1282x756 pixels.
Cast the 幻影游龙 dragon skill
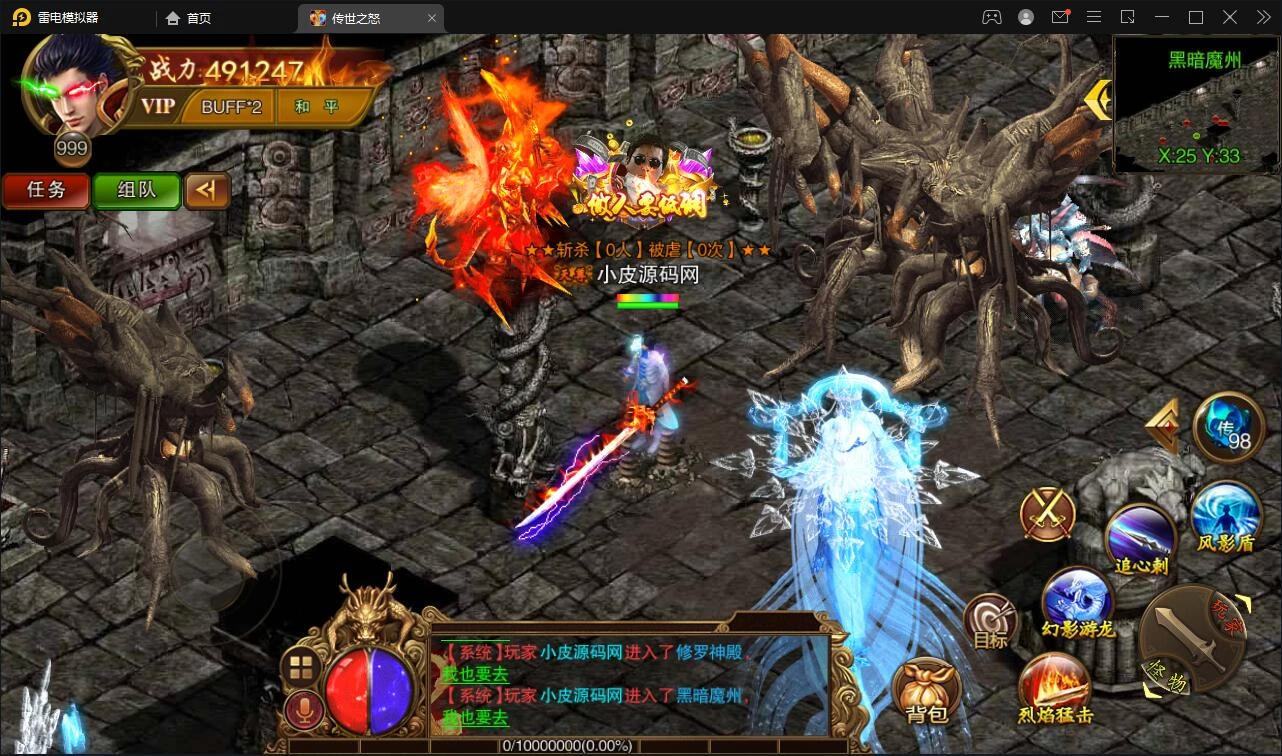[x=1077, y=600]
